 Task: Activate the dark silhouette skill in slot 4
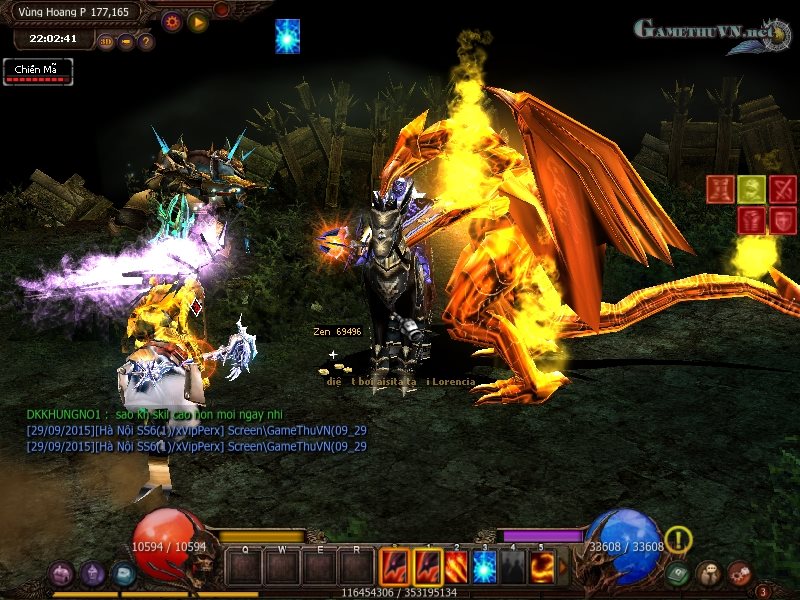pos(513,568)
